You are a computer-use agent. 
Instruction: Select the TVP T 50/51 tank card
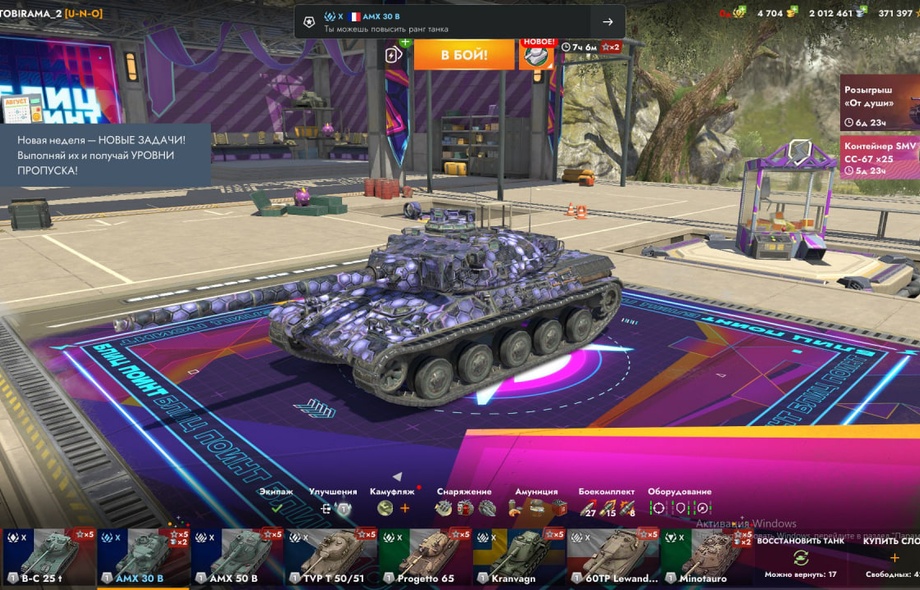331,558
